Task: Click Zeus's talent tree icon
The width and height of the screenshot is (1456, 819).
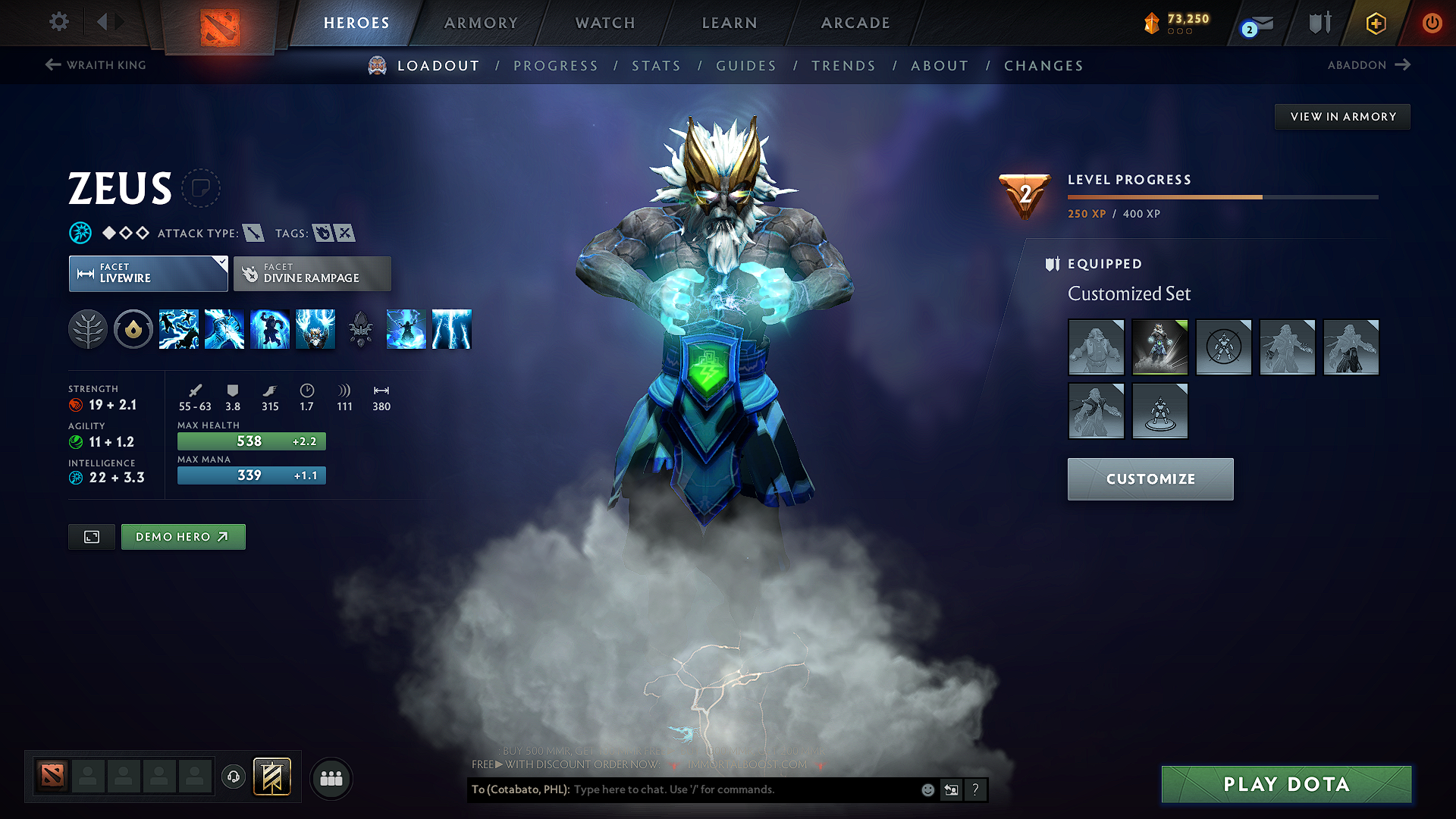Action: pos(88,329)
